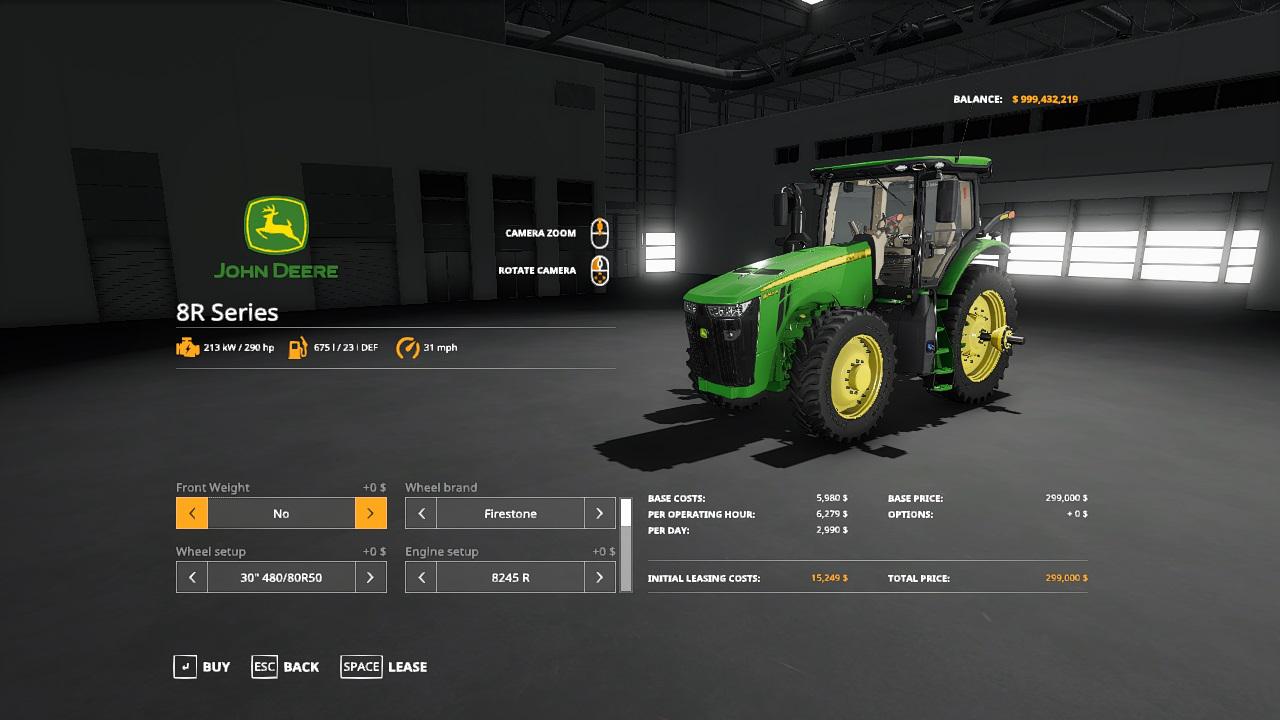The height and width of the screenshot is (720, 1280).
Task: Choose next Wheel setup option
Action: coord(370,578)
